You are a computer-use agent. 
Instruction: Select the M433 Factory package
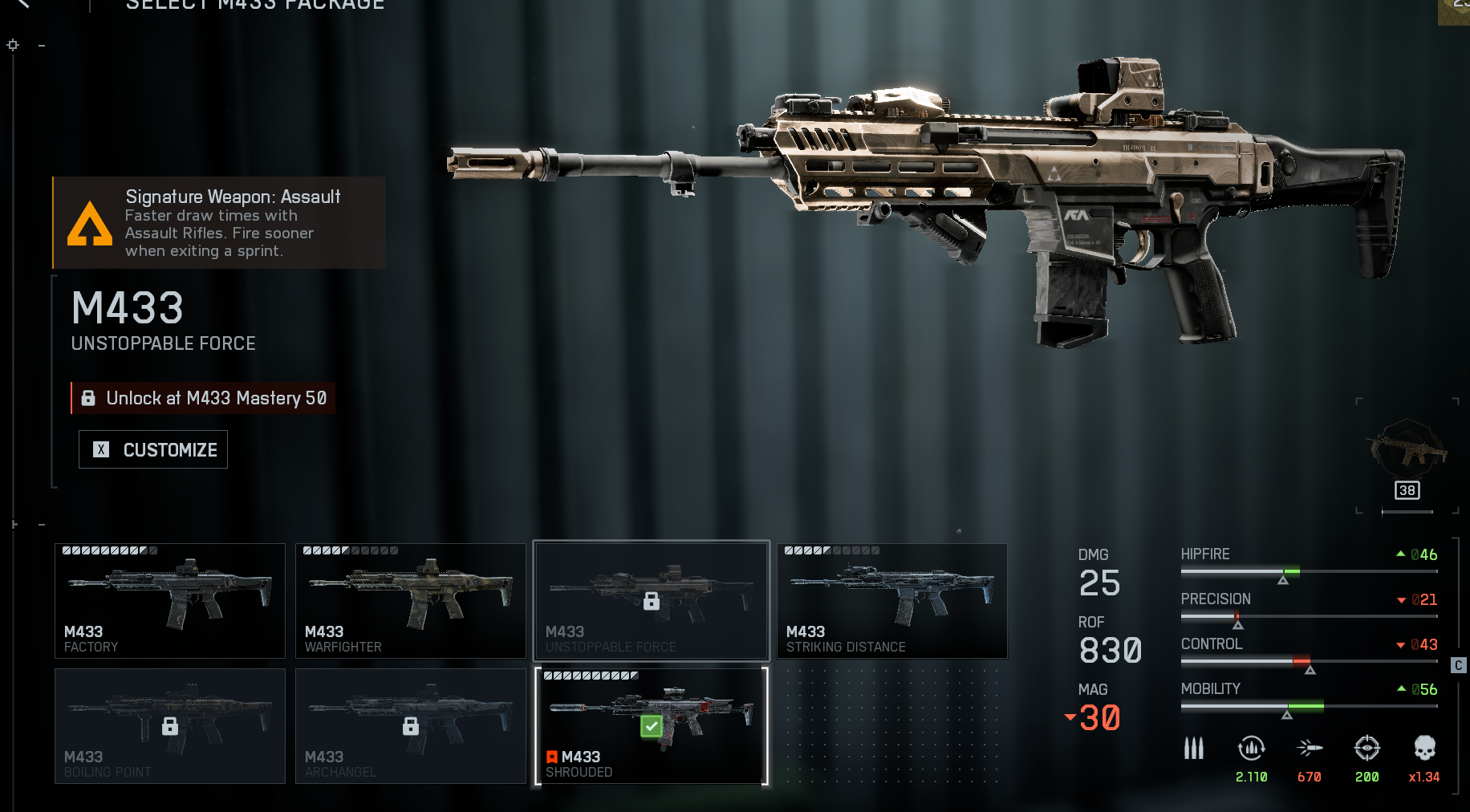click(170, 601)
